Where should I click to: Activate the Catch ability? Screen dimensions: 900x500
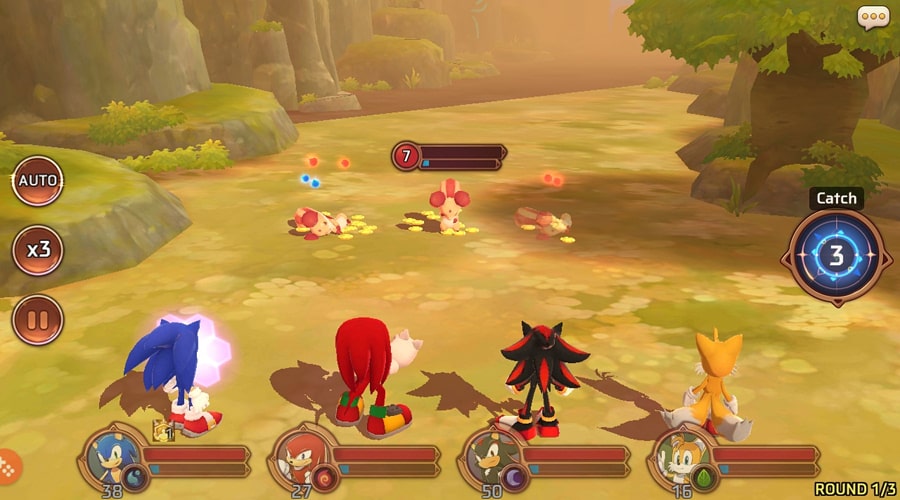(836, 255)
